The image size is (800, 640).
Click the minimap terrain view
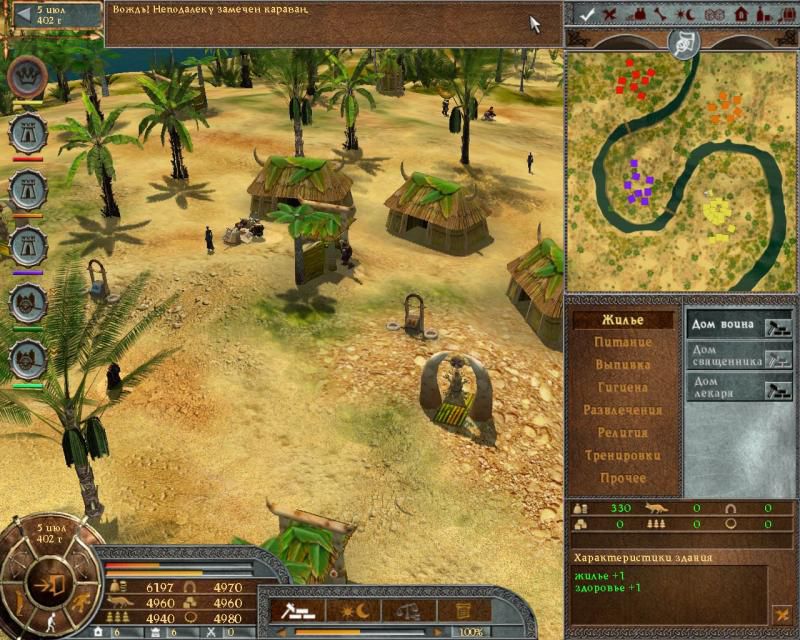[681, 170]
